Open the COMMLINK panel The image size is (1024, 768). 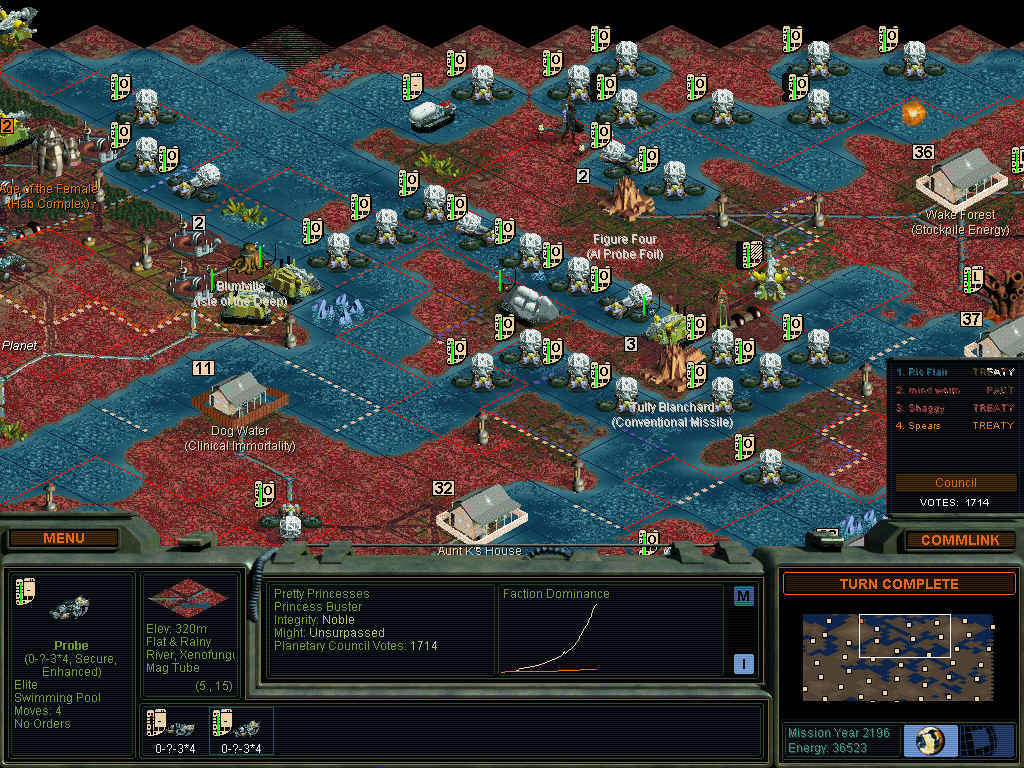pos(960,540)
